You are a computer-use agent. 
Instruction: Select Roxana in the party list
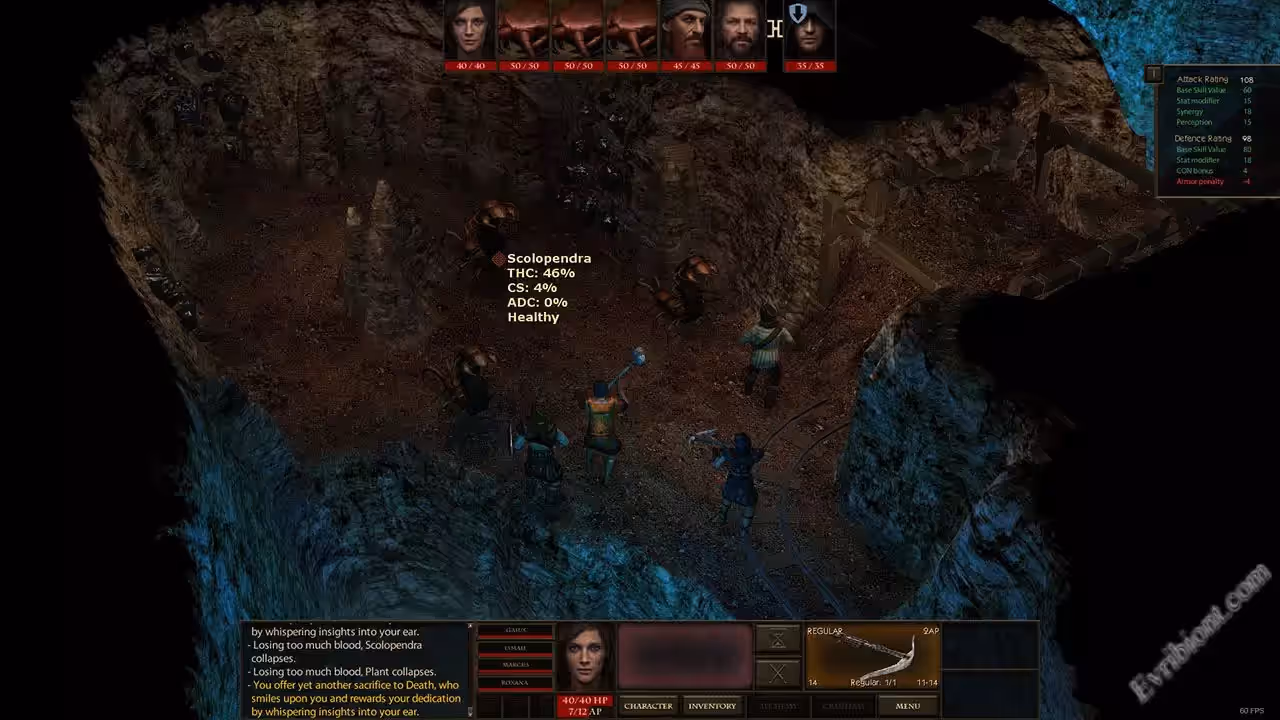coord(516,682)
